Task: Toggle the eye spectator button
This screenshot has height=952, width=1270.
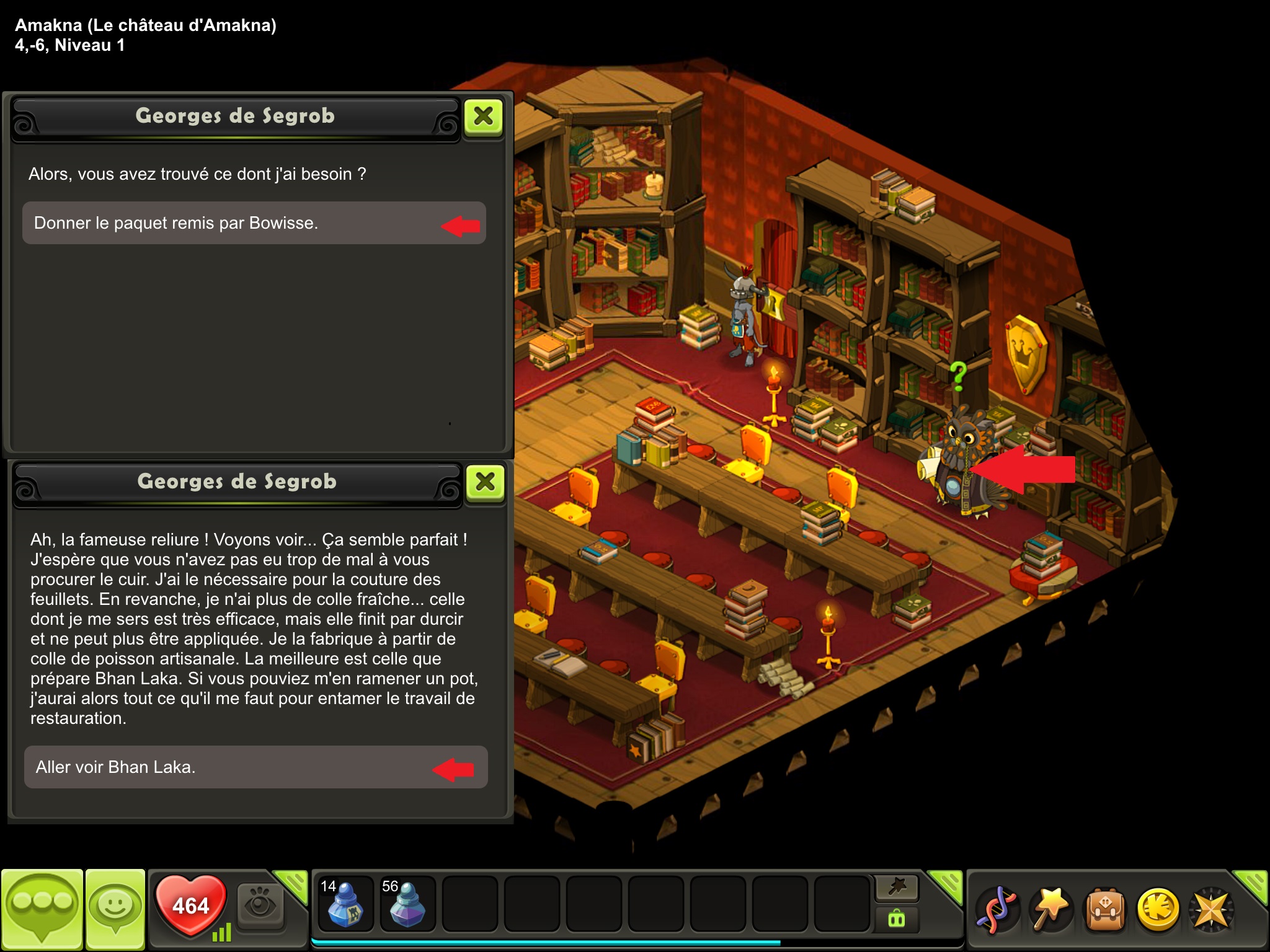Action: (x=260, y=906)
